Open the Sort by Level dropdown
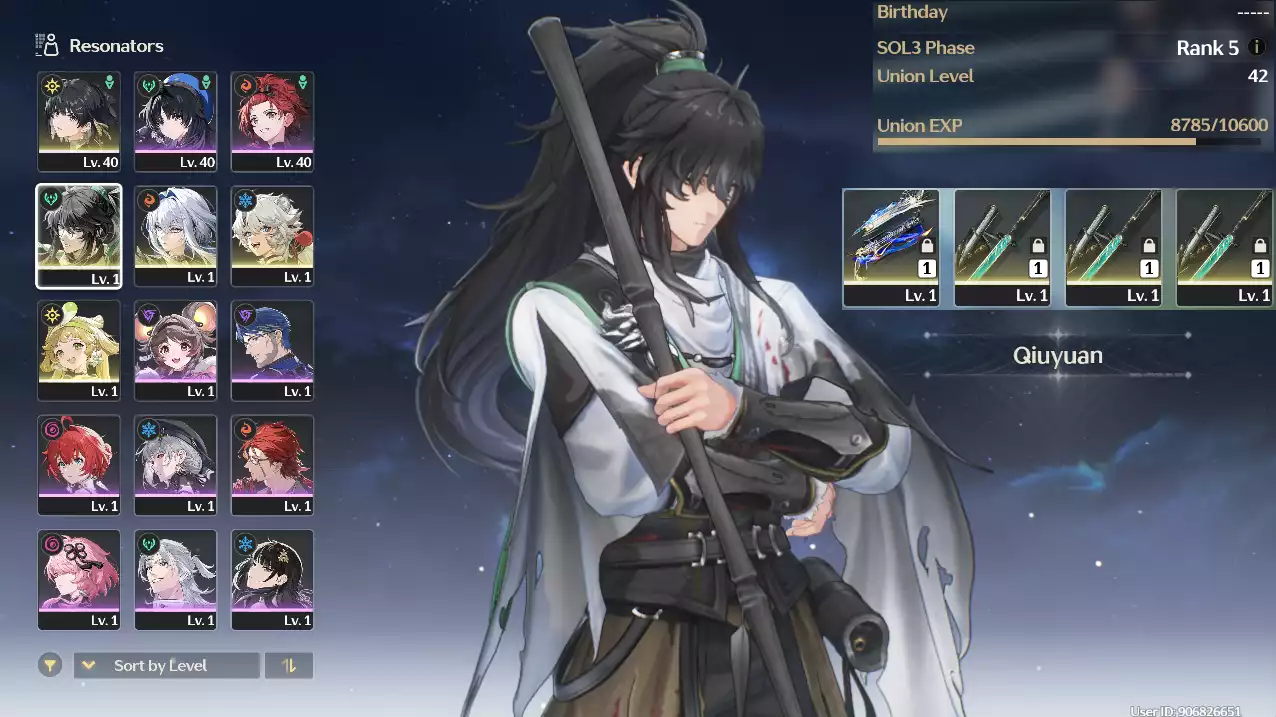Screen dimensions: 1276x717 point(166,665)
